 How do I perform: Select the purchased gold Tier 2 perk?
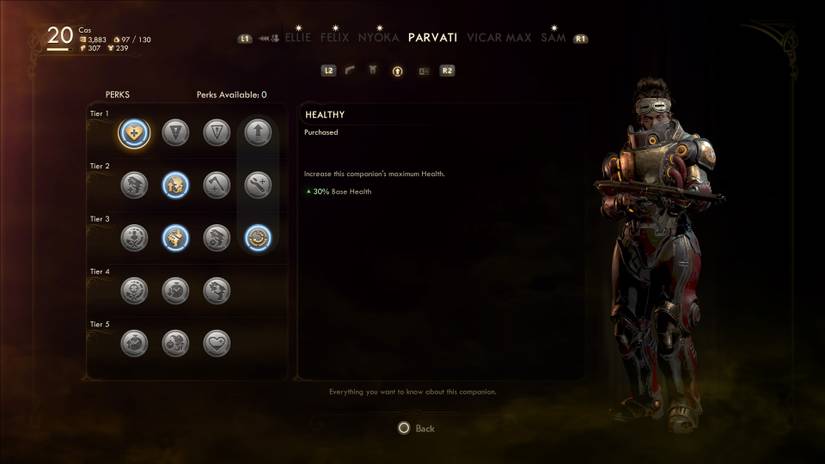pos(176,185)
